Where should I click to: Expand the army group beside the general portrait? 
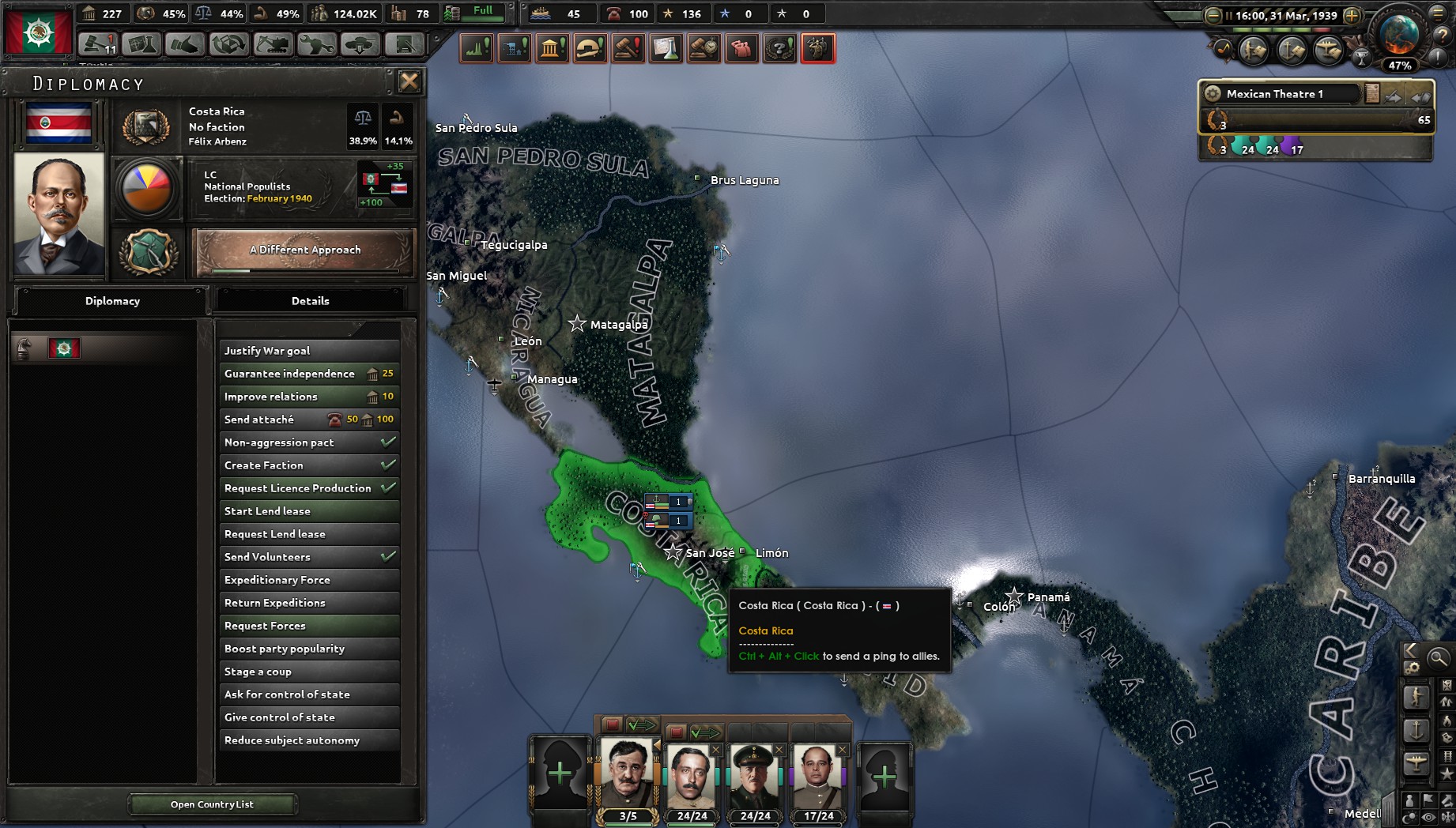coord(657,743)
